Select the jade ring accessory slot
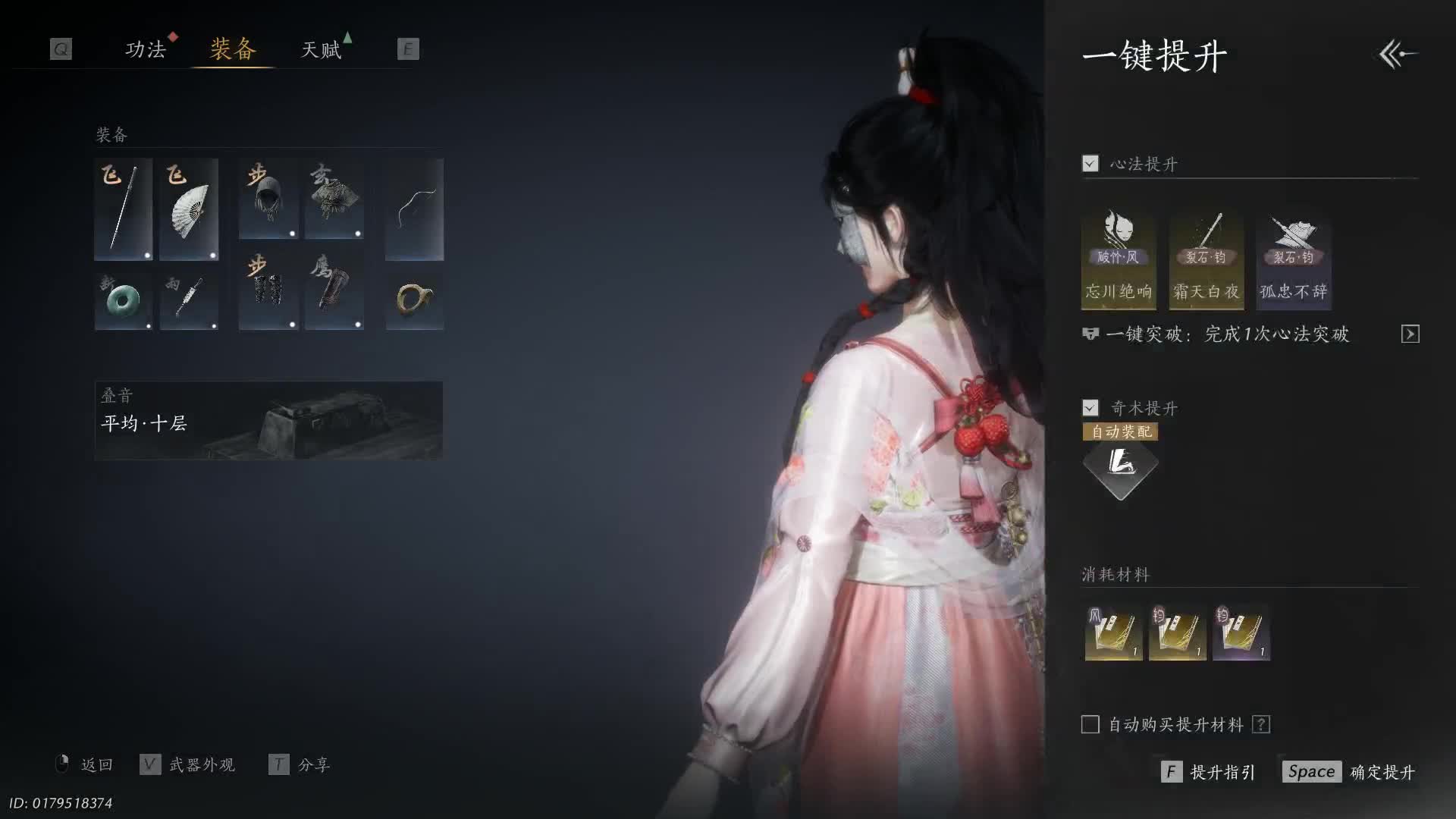 point(123,301)
